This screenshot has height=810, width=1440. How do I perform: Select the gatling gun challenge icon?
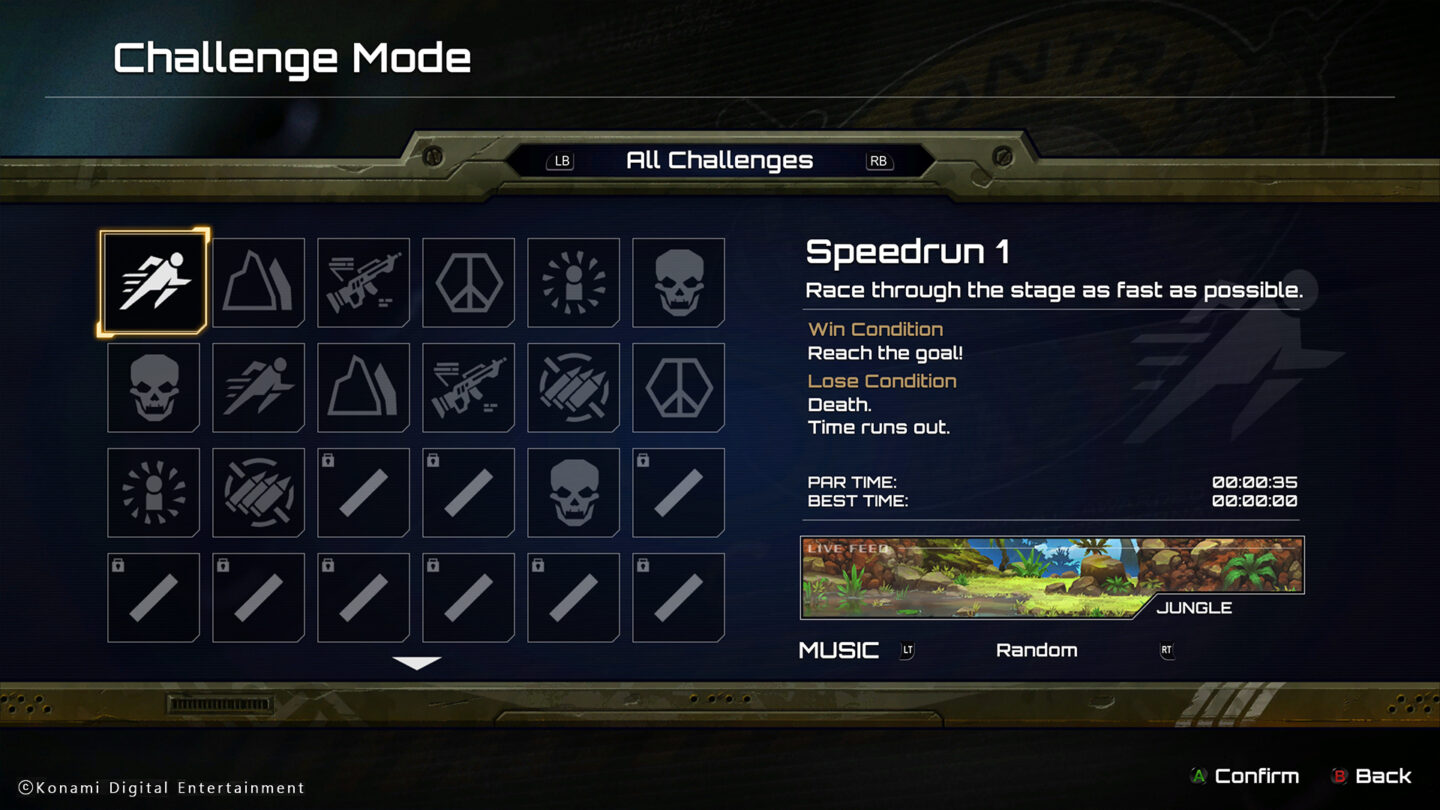[x=573, y=388]
